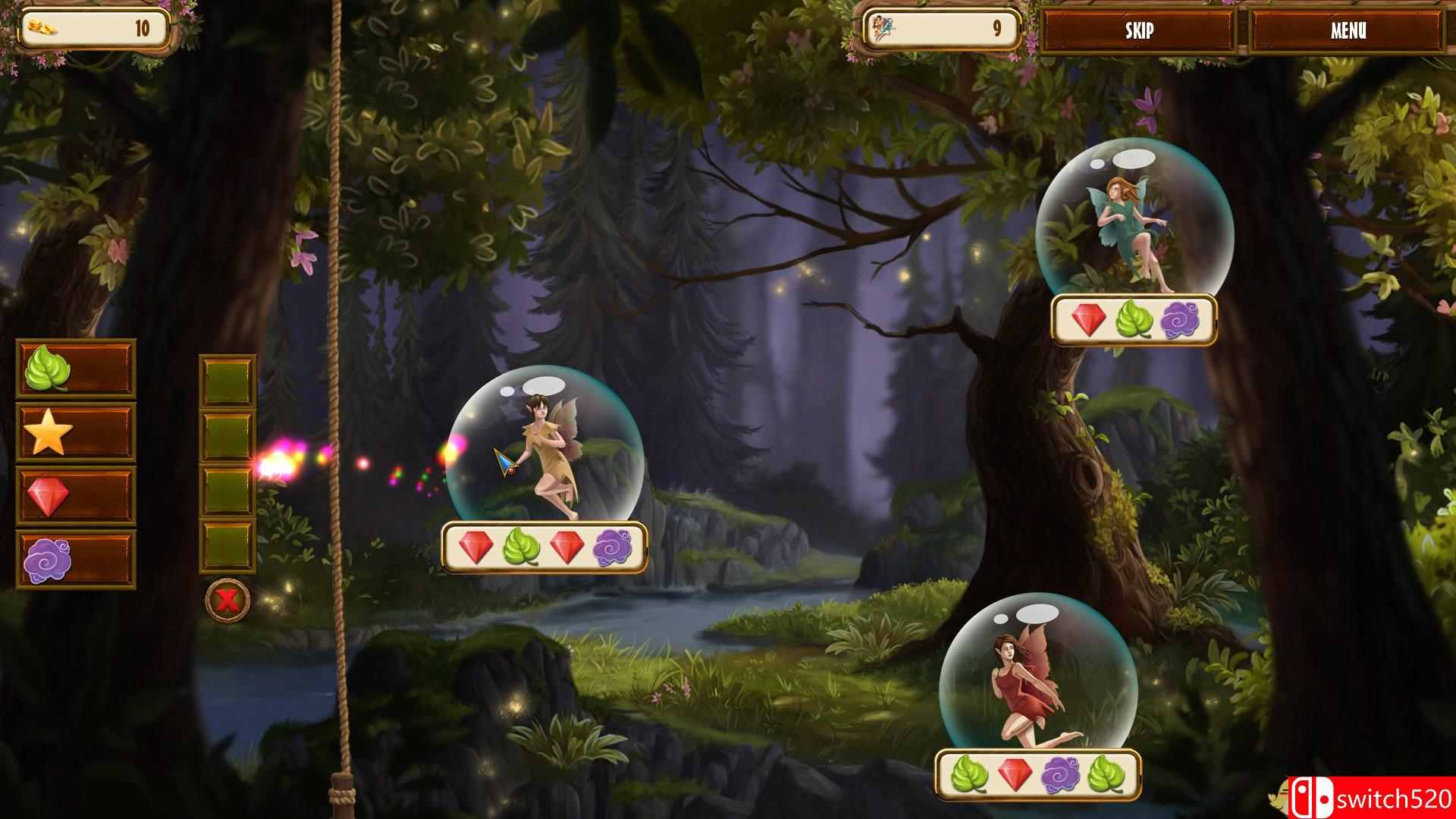Select the green leaf ingredient

pos(76,369)
